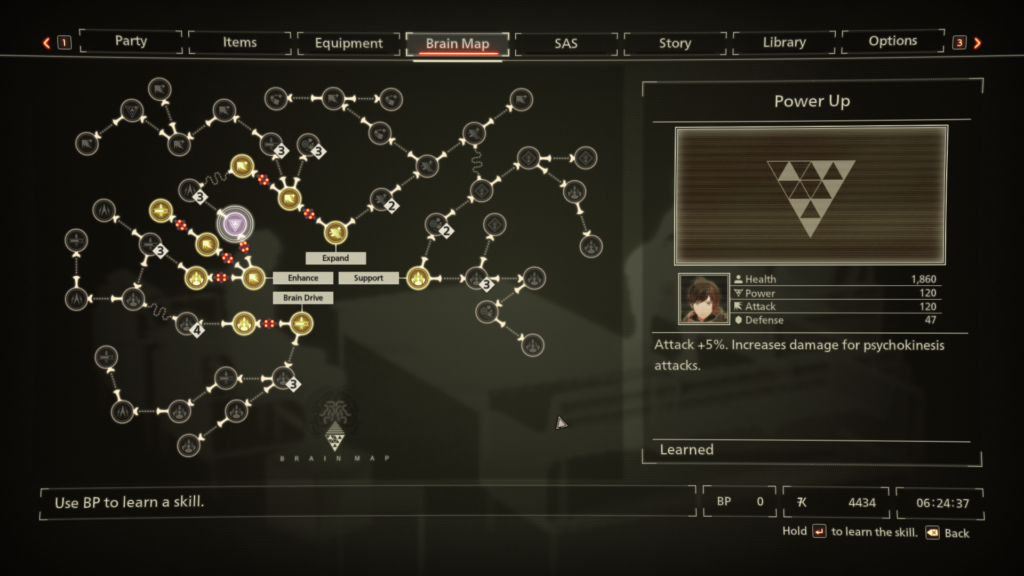Select the Expand branch label

click(335, 258)
